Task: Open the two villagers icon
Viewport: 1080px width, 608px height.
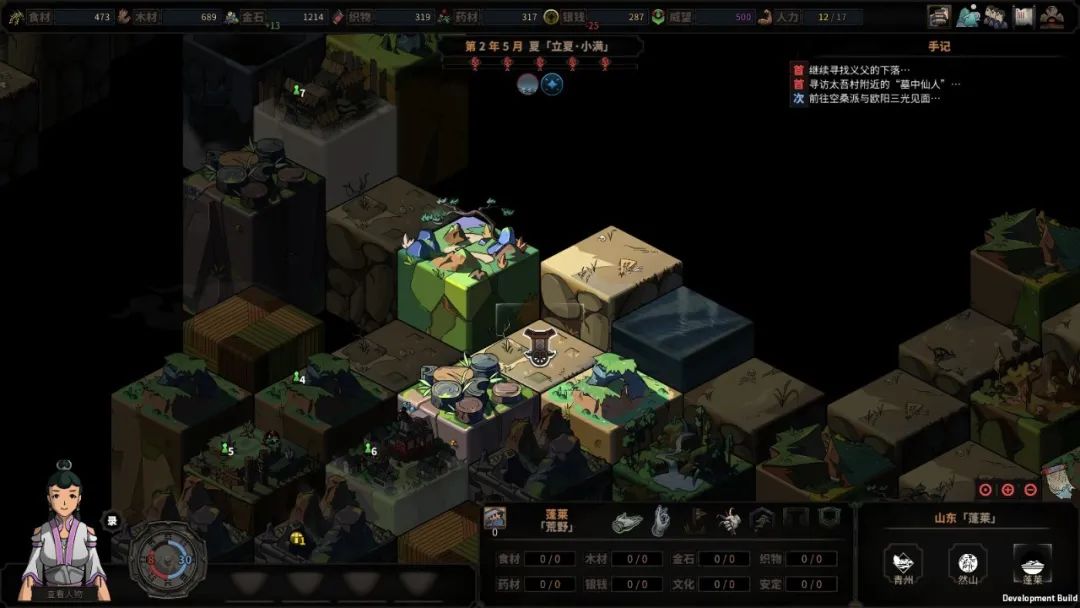Action: [x=995, y=16]
